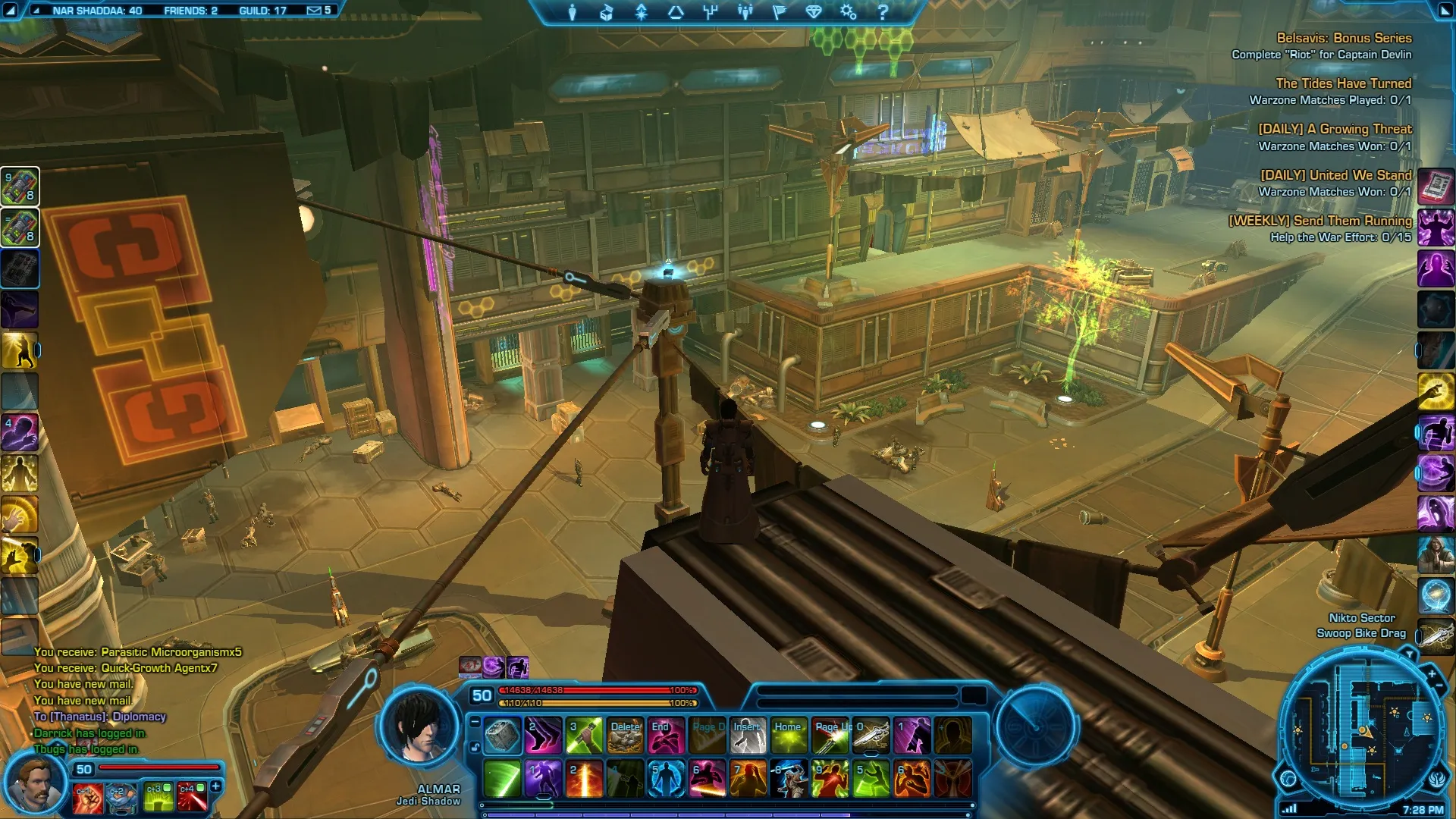Click the help question mark icon
Screen dimensions: 1456x819
coord(883,12)
